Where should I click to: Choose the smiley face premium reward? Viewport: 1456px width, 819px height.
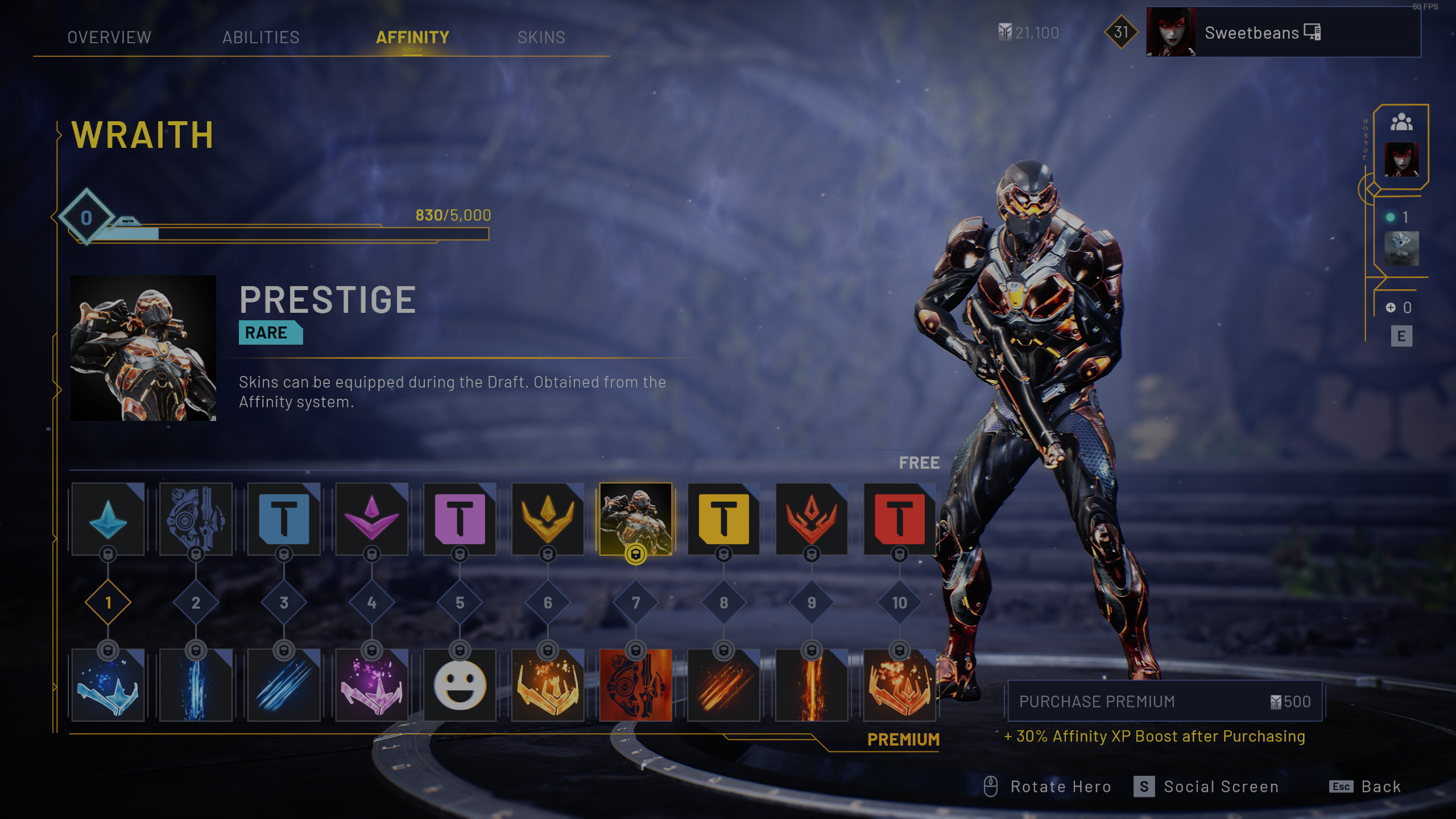(460, 685)
